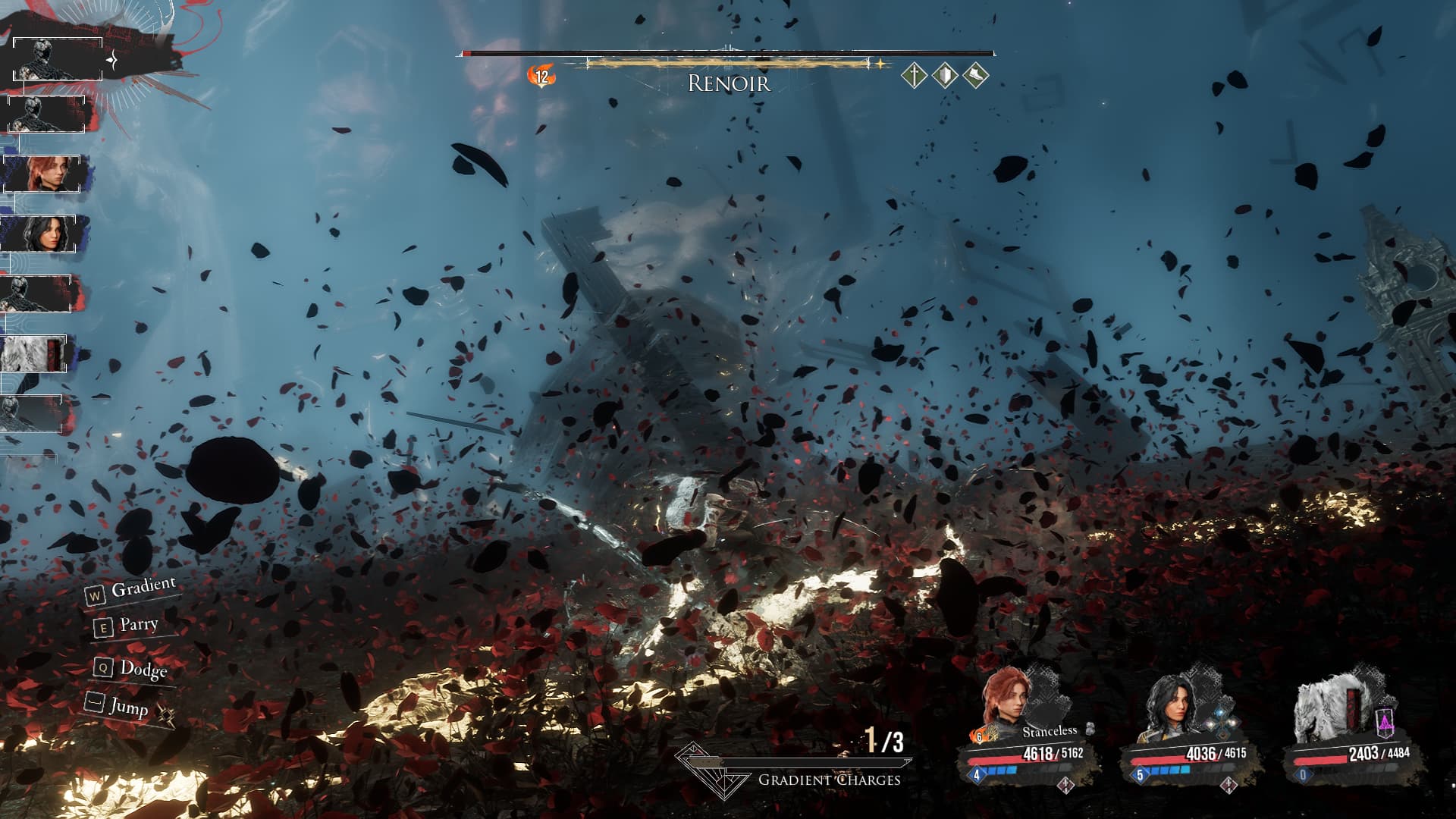
Task: Inspect Renoir's winged boot buff icon
Action: [975, 75]
